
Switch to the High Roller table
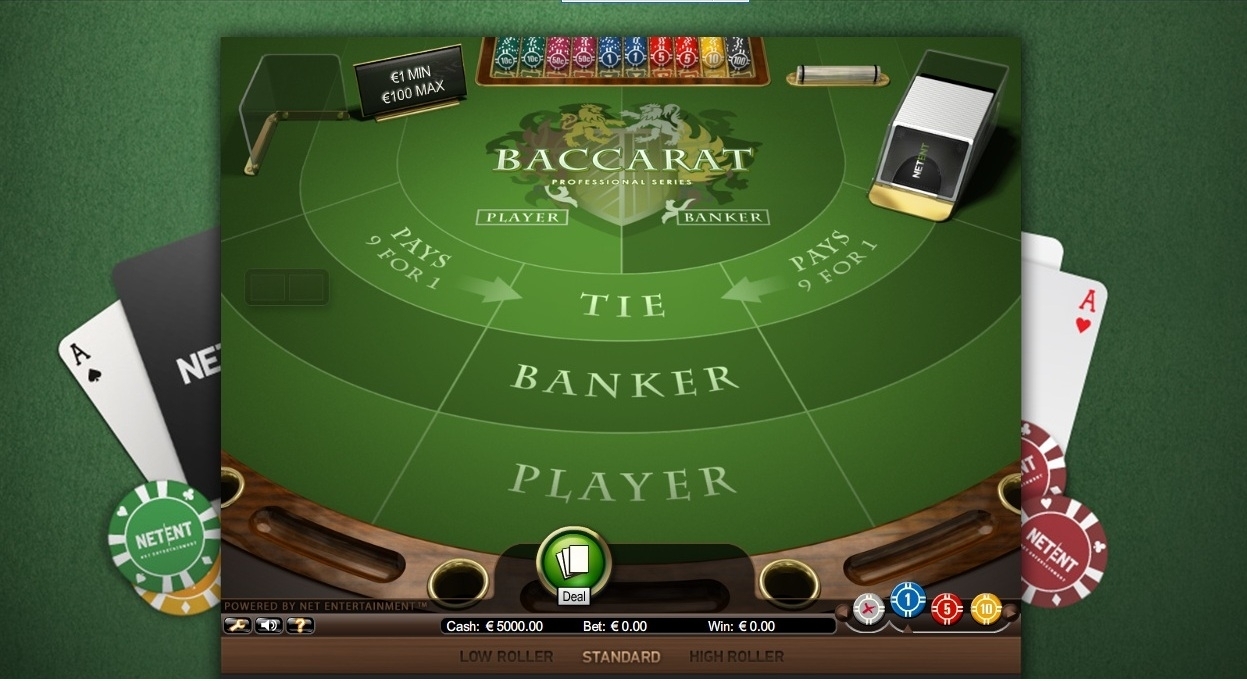click(x=736, y=657)
